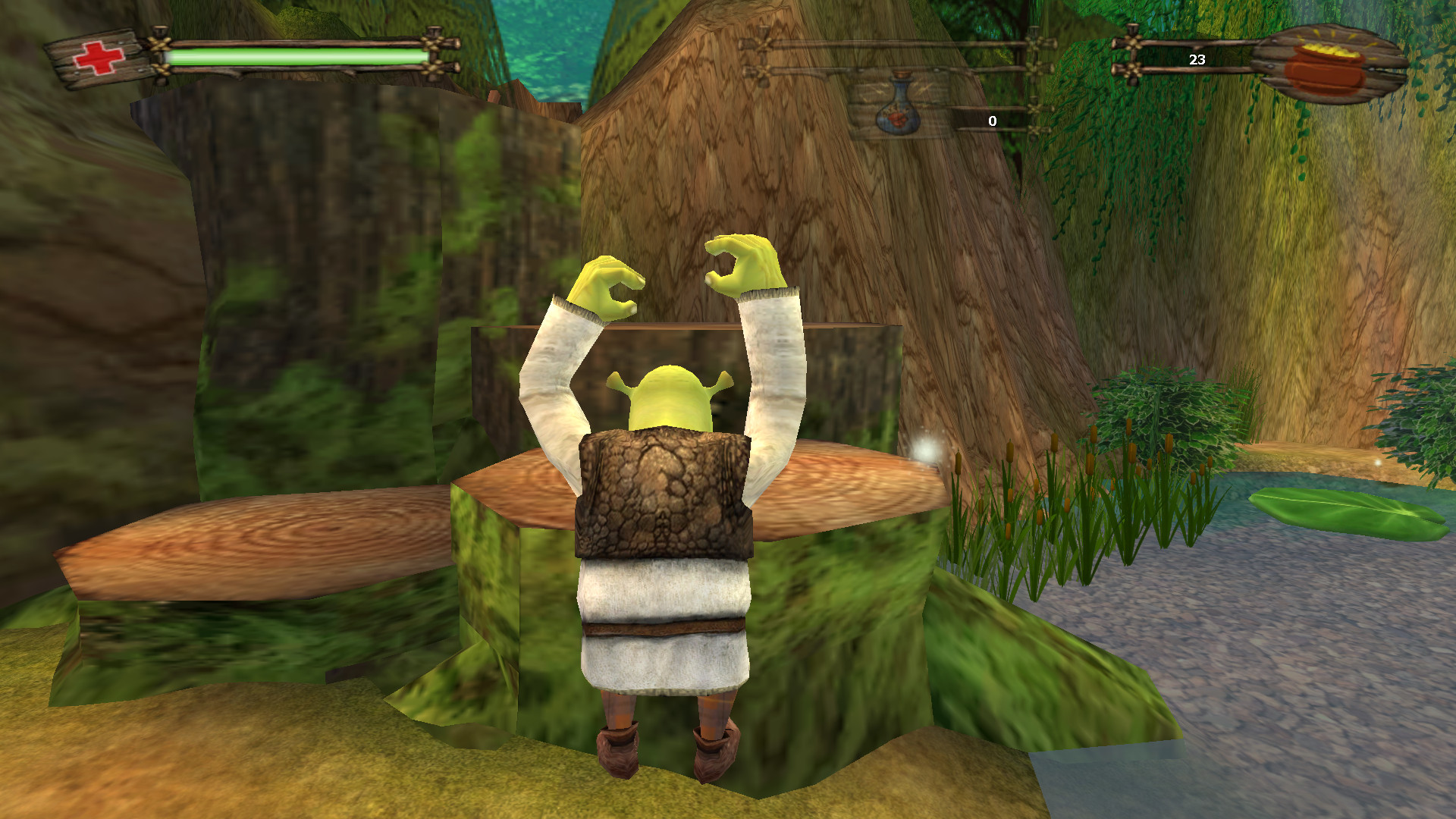Click the potion counter showing 0
This screenshot has height=819, width=1456.
tap(991, 119)
